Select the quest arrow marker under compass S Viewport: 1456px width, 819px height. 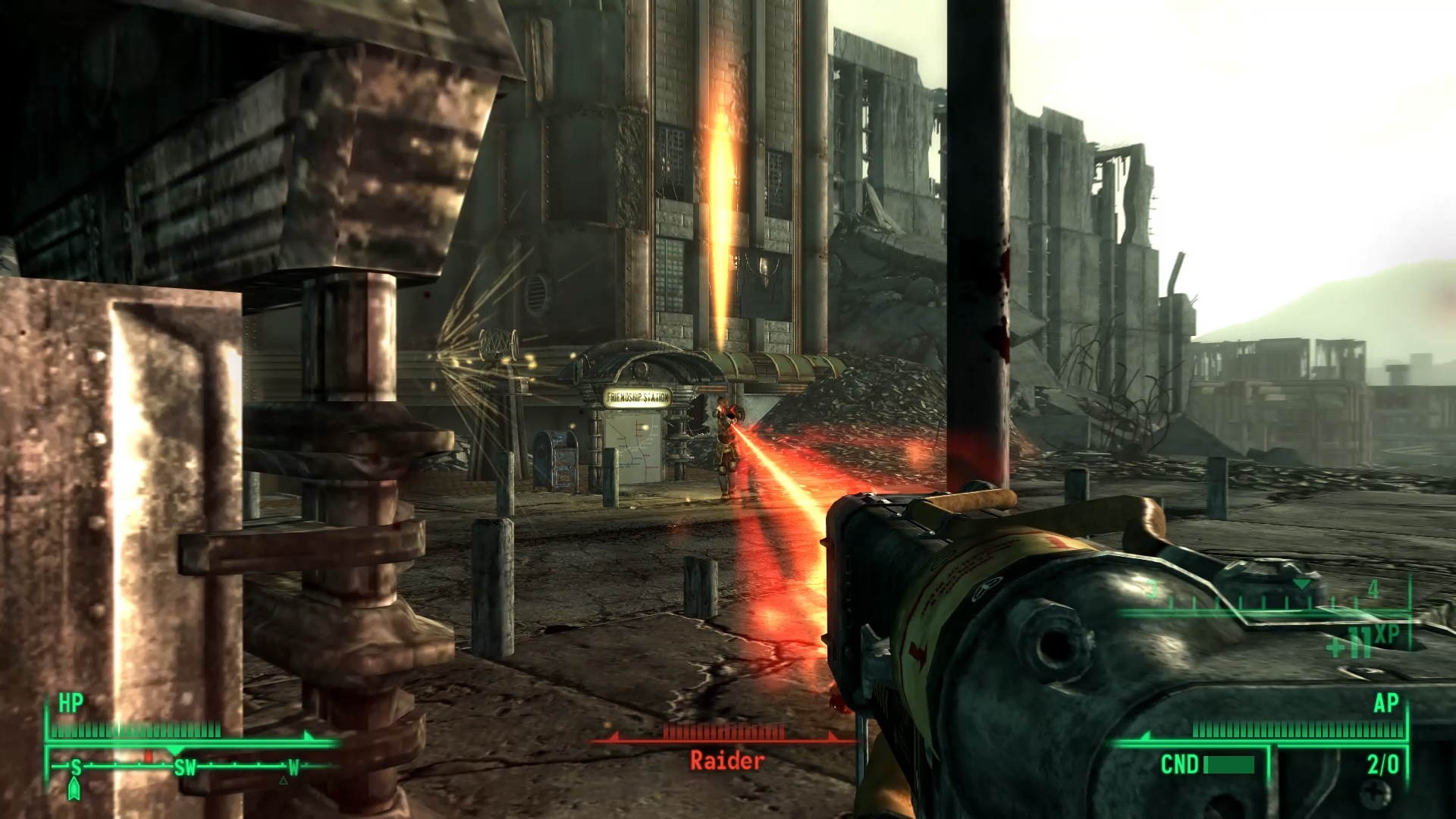[74, 789]
